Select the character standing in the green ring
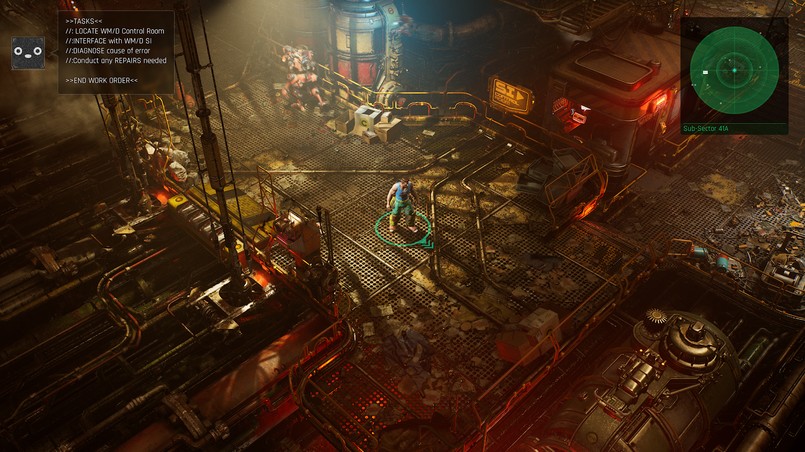The width and height of the screenshot is (805, 452). [400, 203]
